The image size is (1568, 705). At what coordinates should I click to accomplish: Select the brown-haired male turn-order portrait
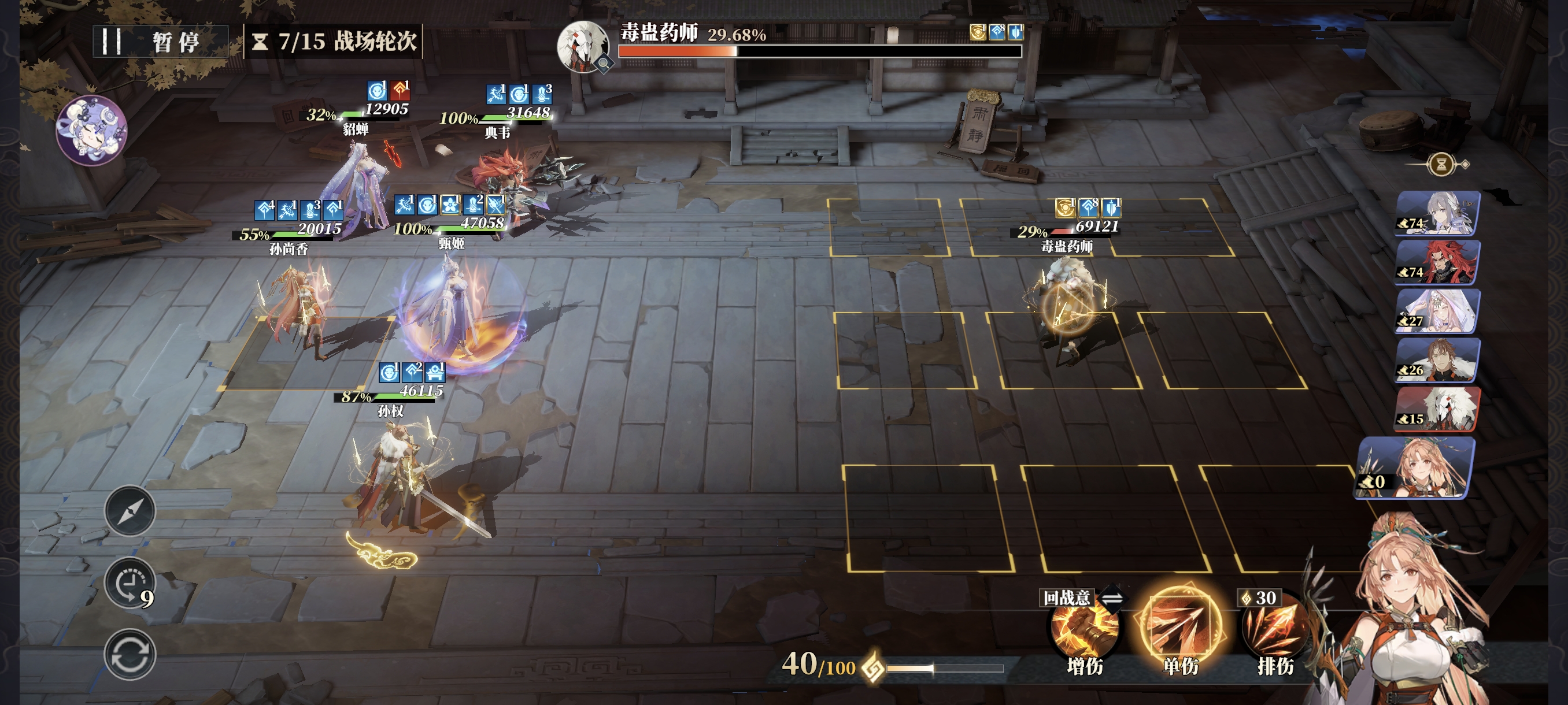point(1437,361)
